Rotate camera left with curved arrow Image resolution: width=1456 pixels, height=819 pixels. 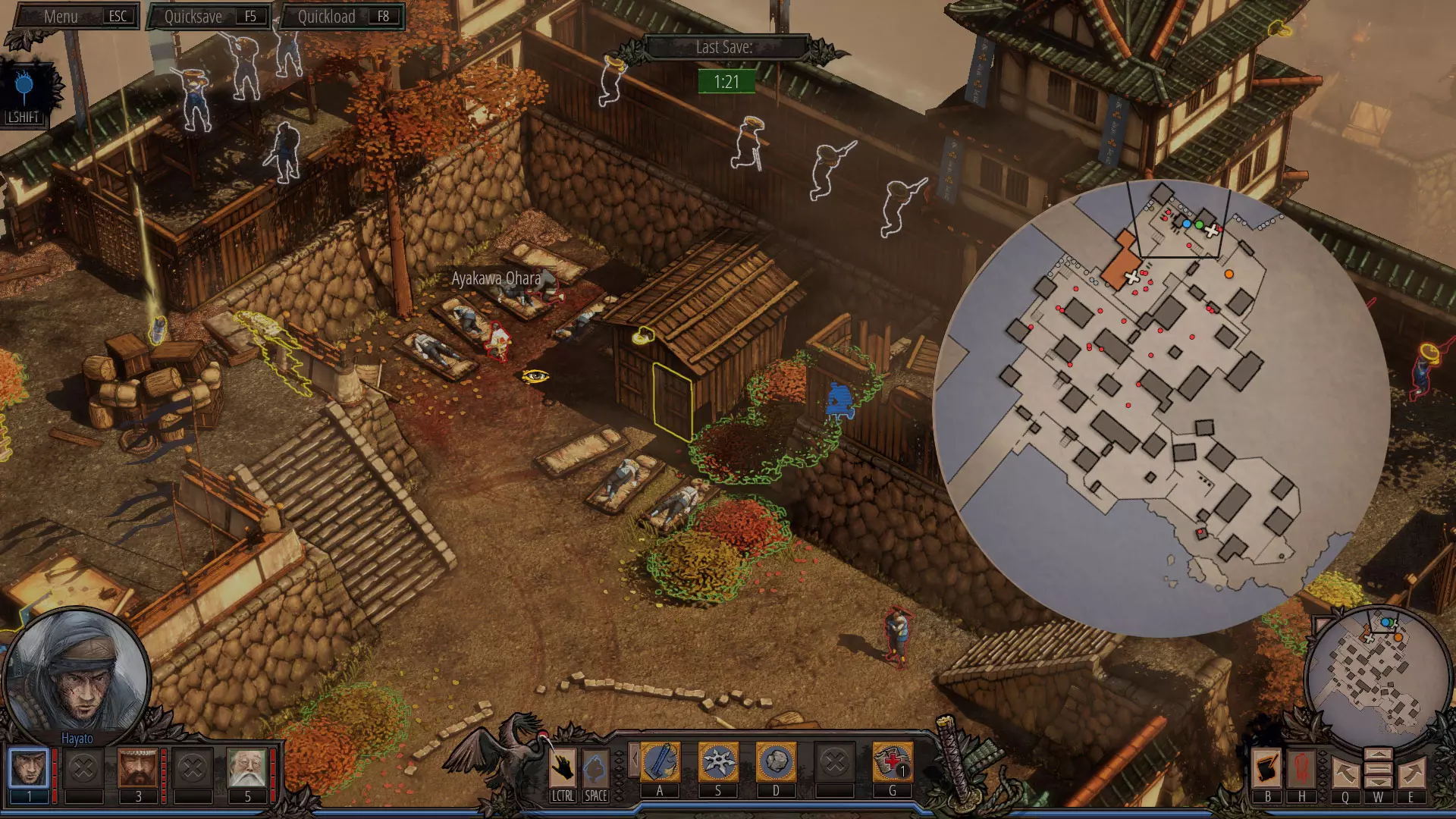click(x=1345, y=773)
